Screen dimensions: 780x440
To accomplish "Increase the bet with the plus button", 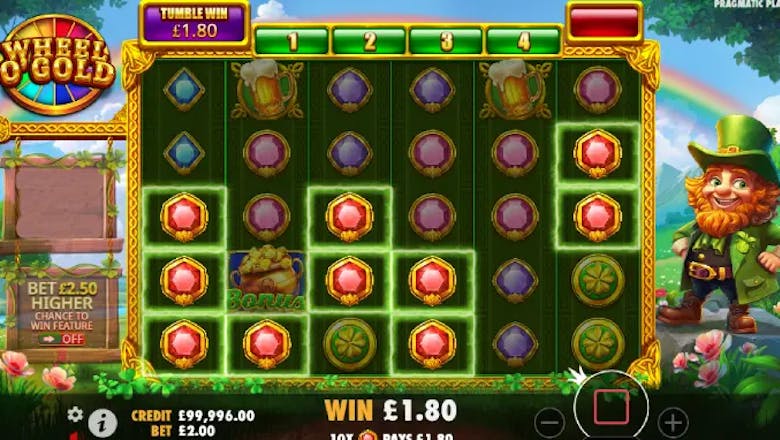I will point(674,421).
